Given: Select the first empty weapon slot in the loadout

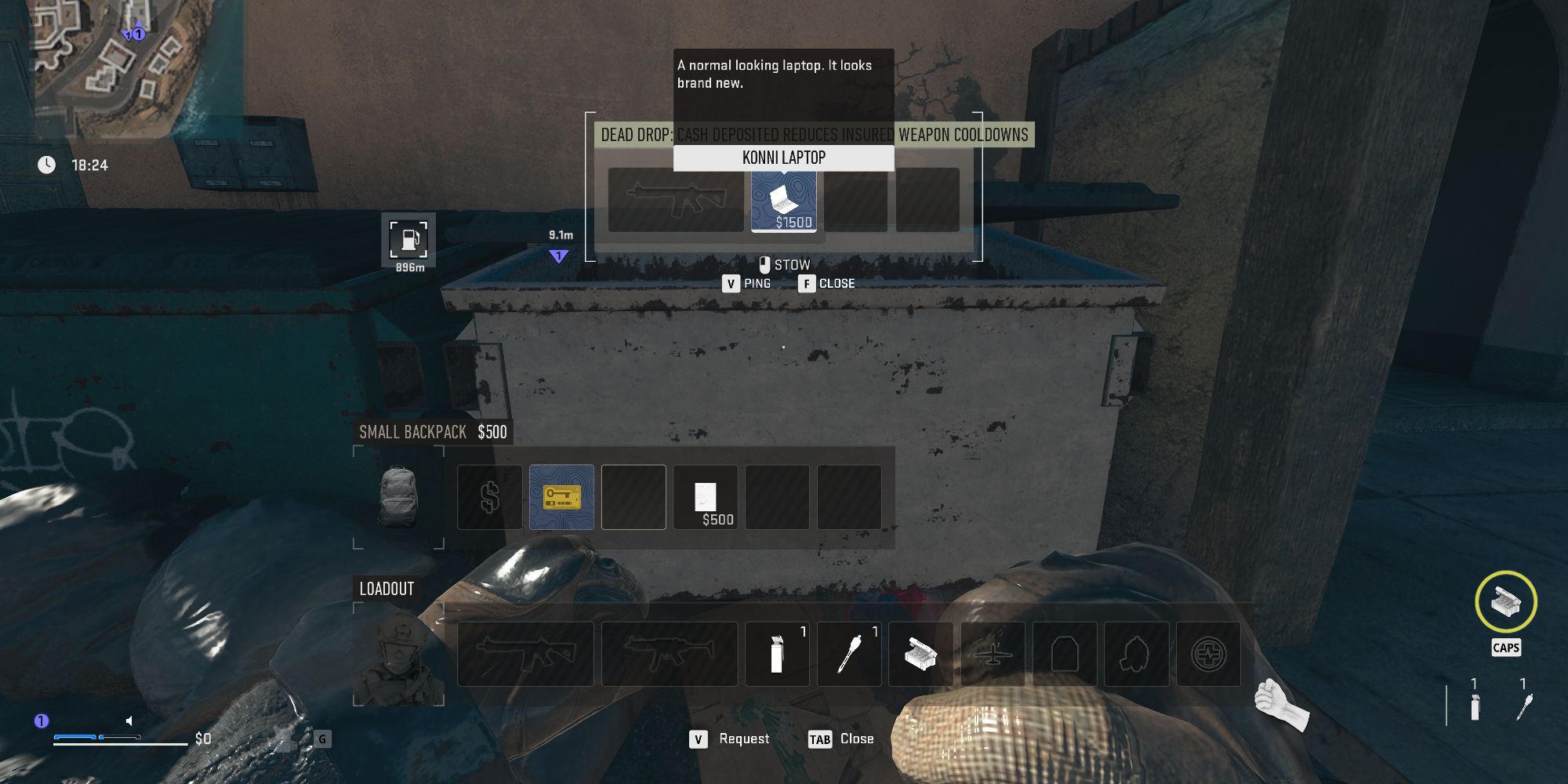Looking at the screenshot, I should (x=524, y=653).
